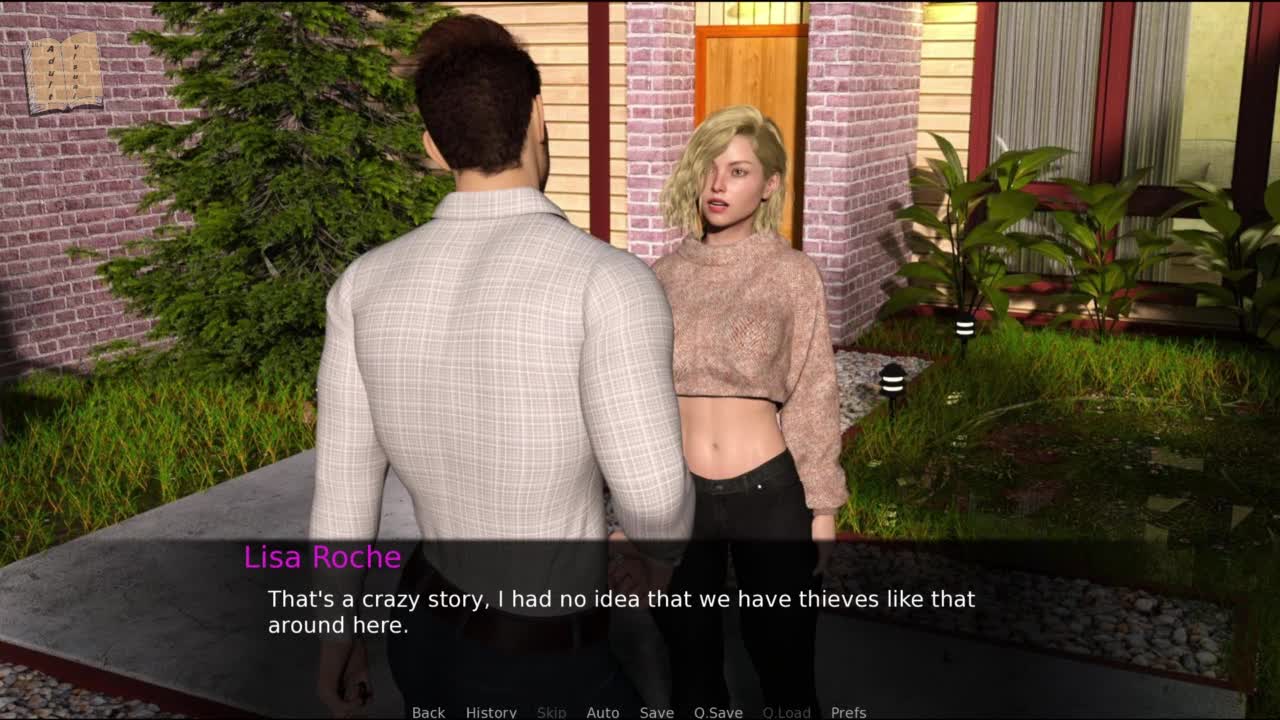Quick save with Q.Save
The height and width of the screenshot is (720, 1280).
(718, 712)
